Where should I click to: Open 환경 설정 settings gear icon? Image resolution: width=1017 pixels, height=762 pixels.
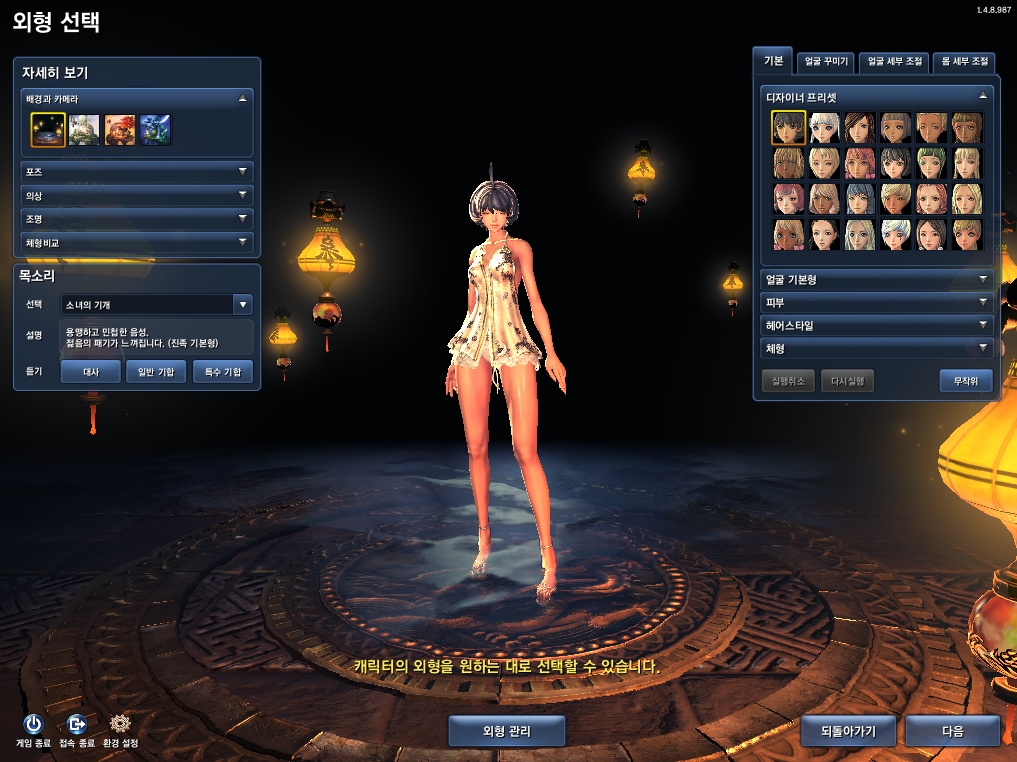pyautogui.click(x=120, y=725)
